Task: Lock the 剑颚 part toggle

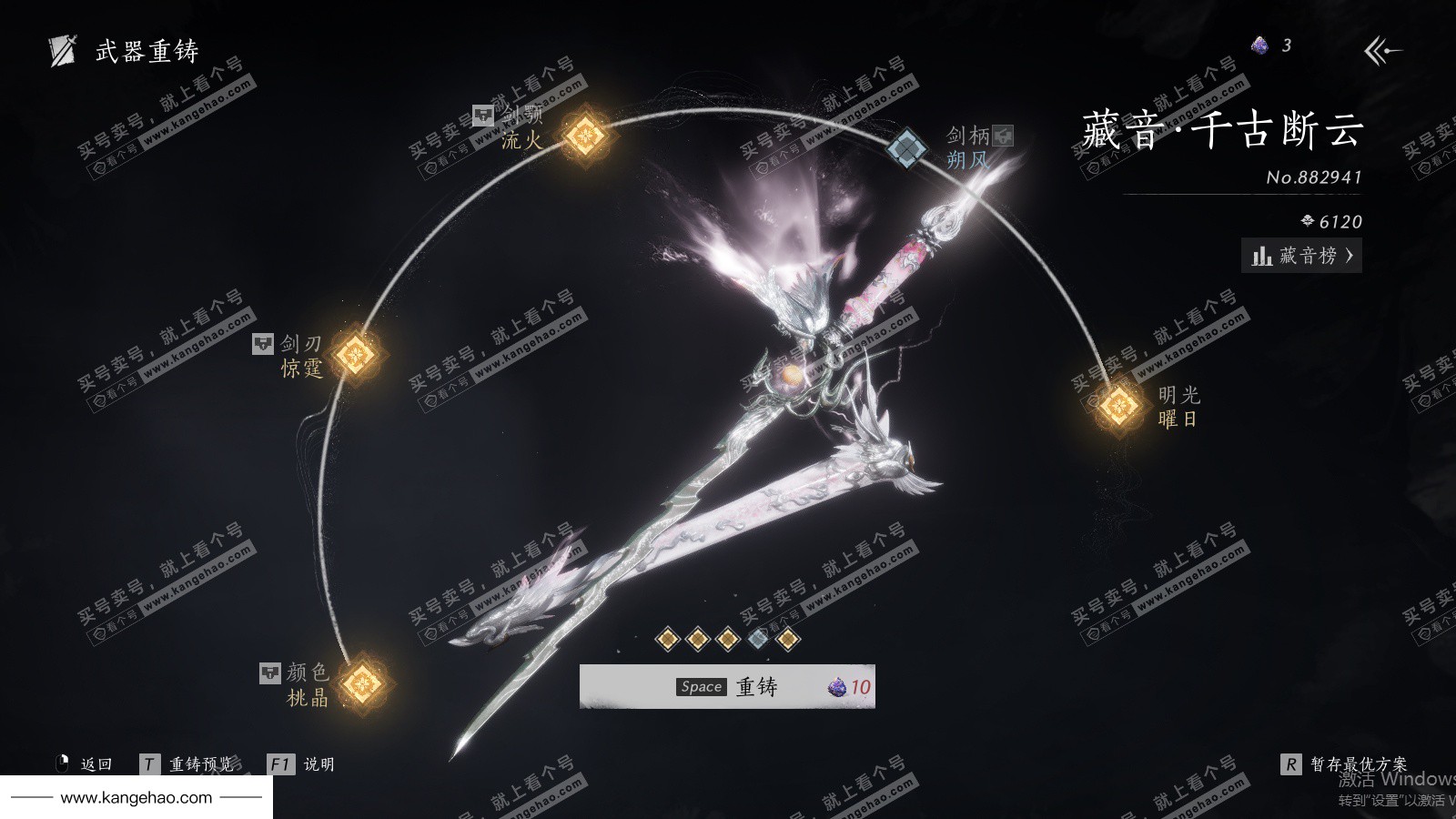Action: click(x=483, y=116)
